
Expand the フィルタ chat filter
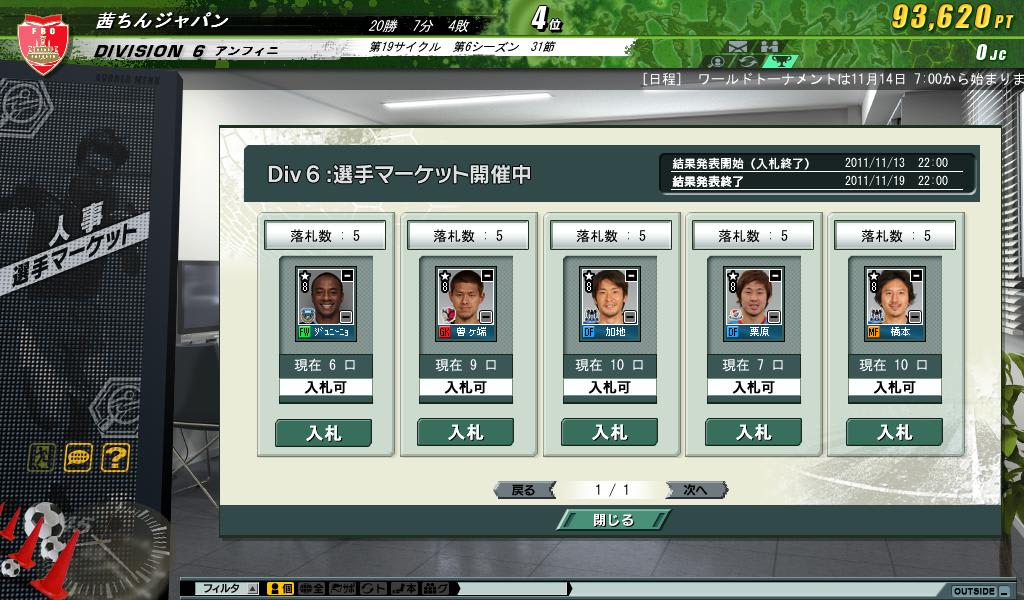point(252,589)
